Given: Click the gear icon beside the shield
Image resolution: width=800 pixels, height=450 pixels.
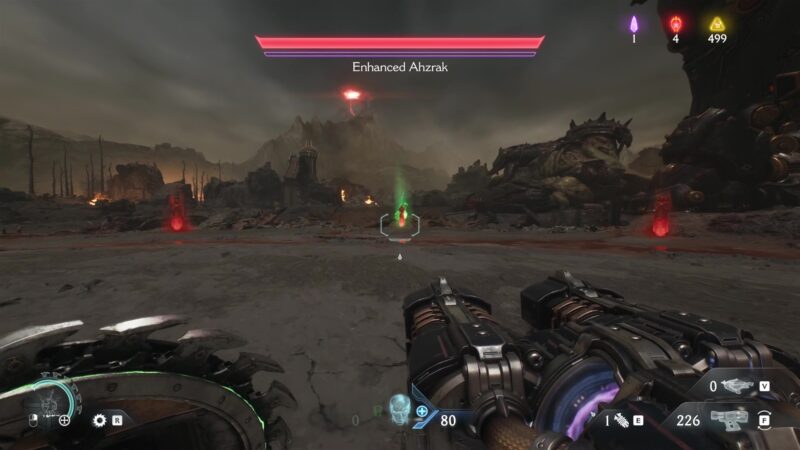Looking at the screenshot, I should pos(98,421).
